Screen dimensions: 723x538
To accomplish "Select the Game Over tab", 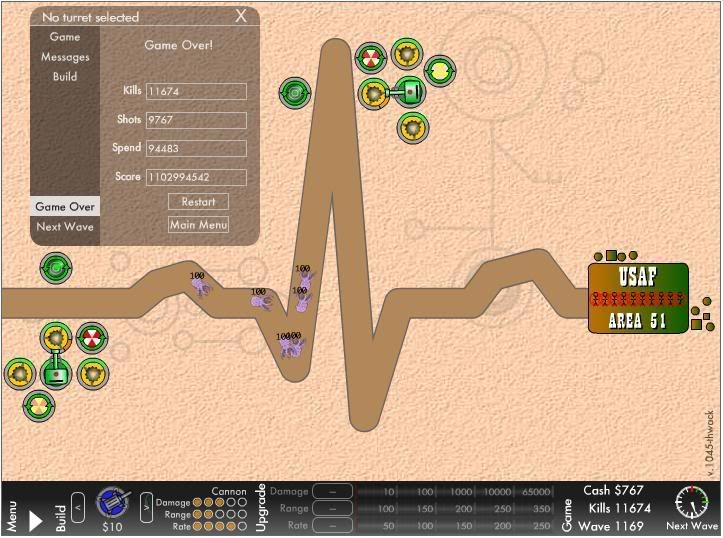I will 65,207.
